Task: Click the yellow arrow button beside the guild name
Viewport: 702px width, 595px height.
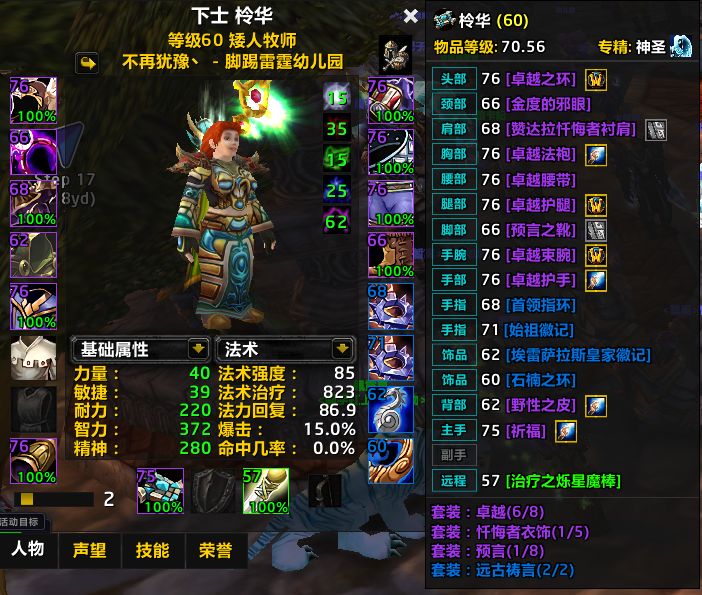Action: 88,63
